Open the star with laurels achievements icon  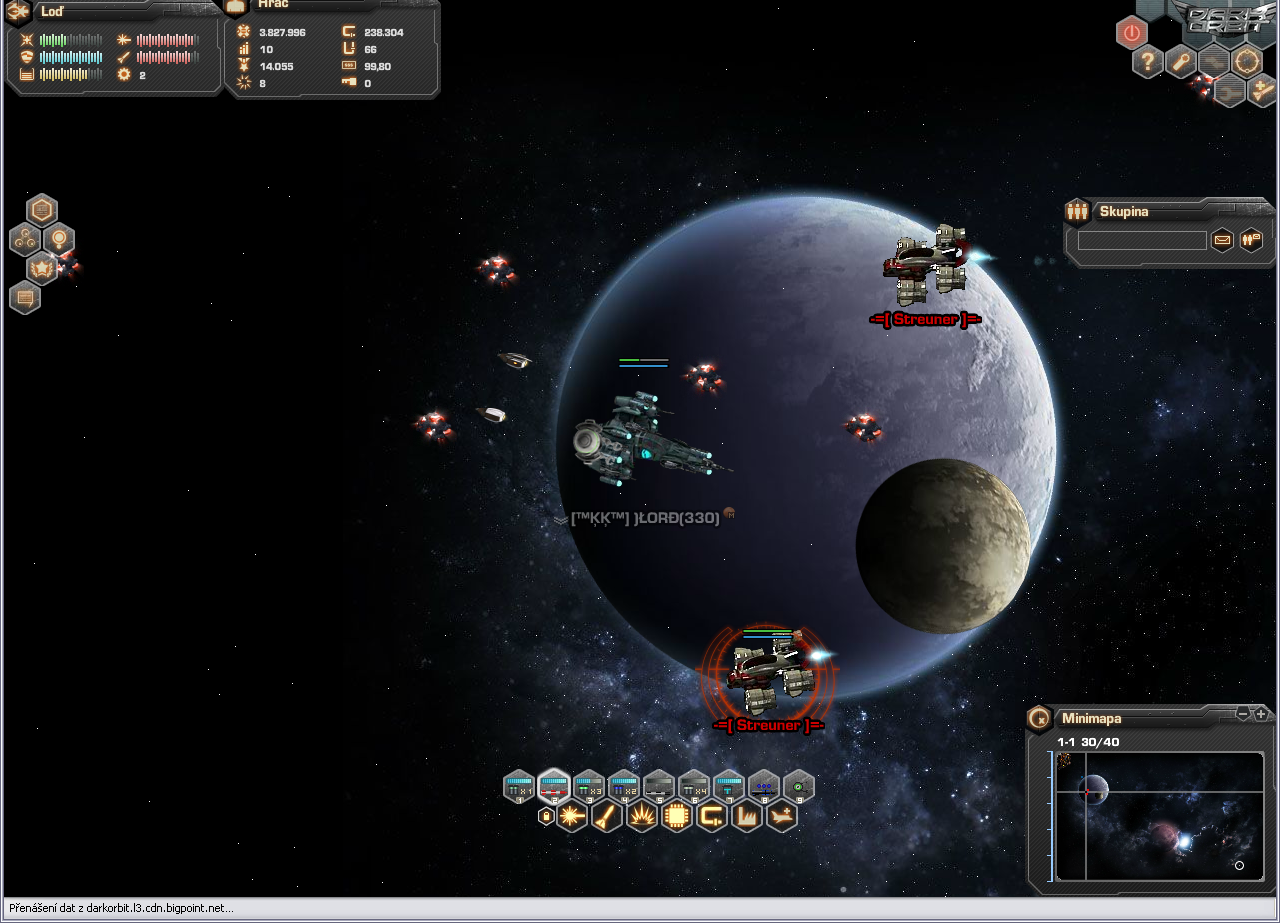click(42, 267)
